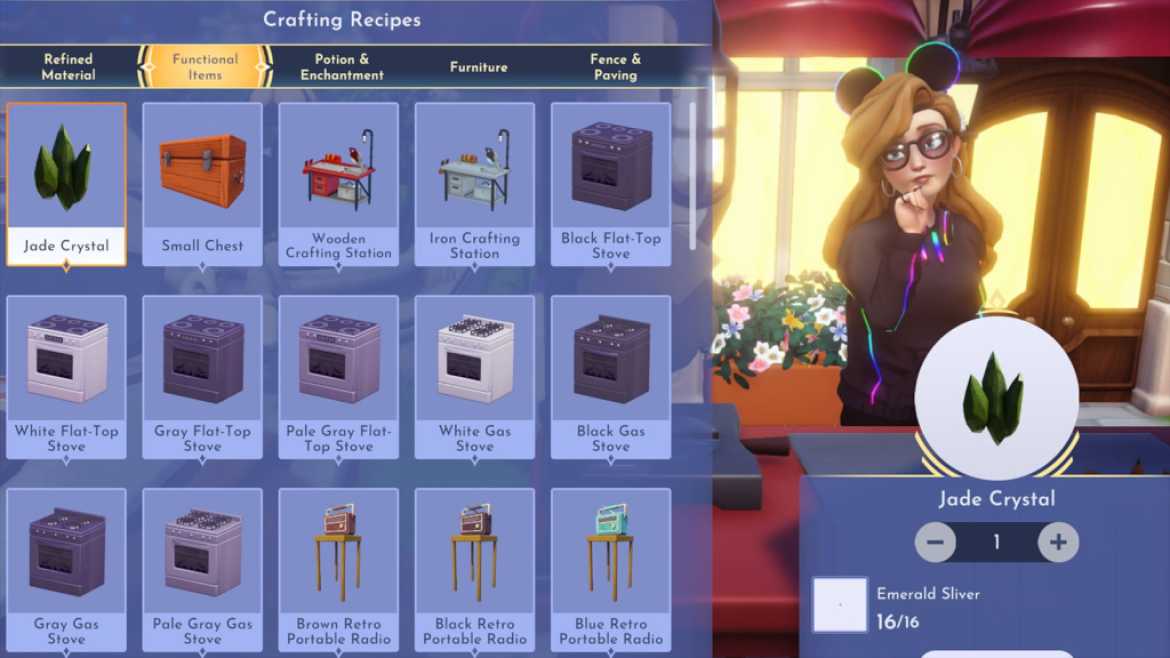
Task: Open the Potion & Enchantment tab
Action: click(x=342, y=67)
